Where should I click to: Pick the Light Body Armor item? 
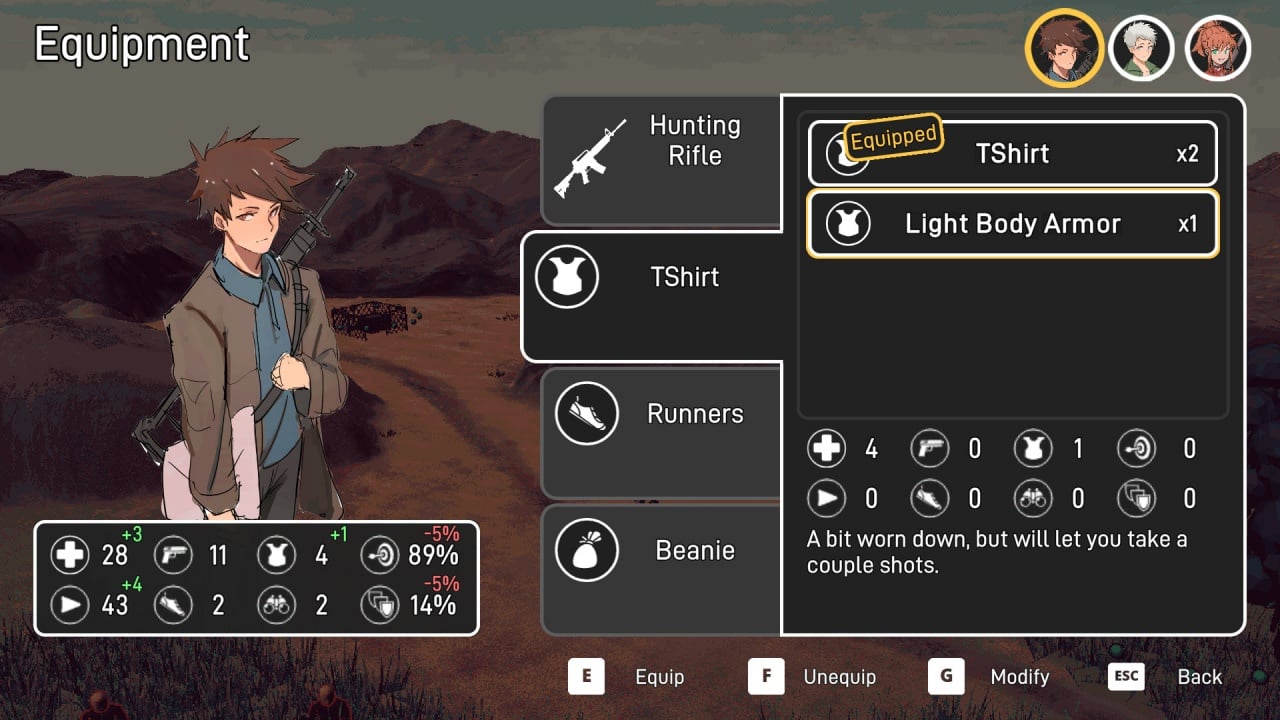tap(1012, 224)
